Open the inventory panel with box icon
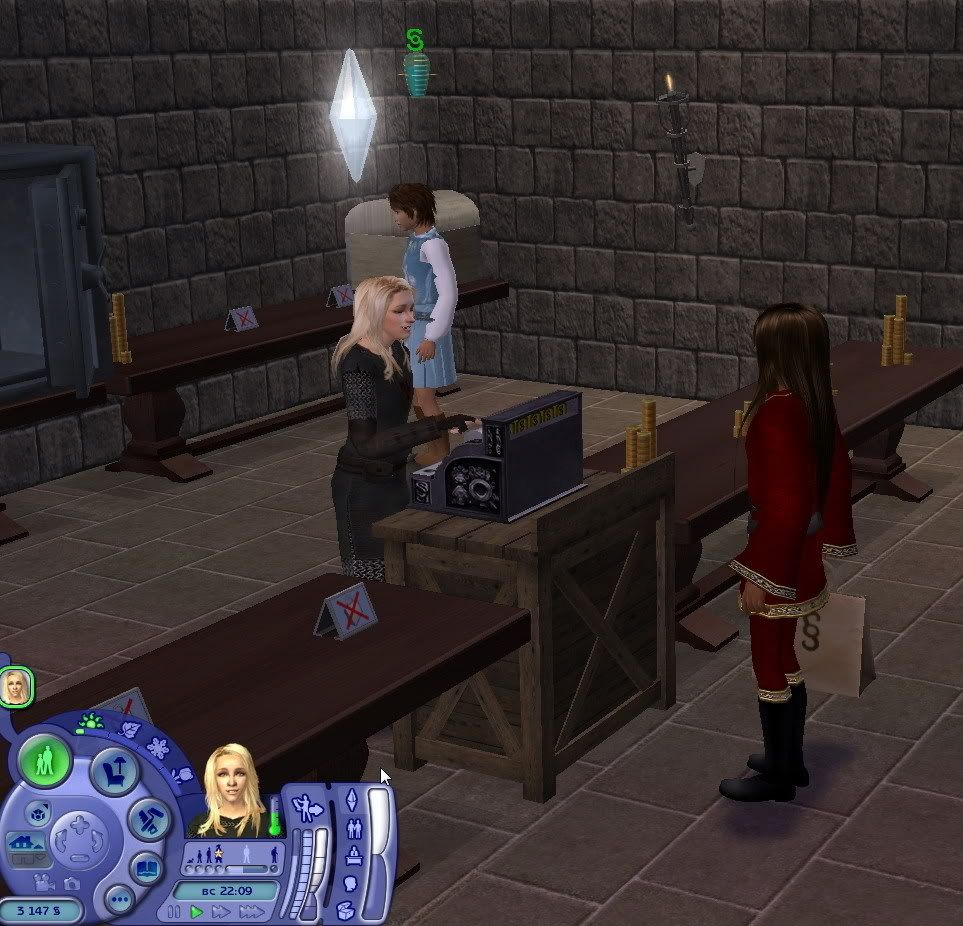963x926 pixels. click(x=345, y=910)
